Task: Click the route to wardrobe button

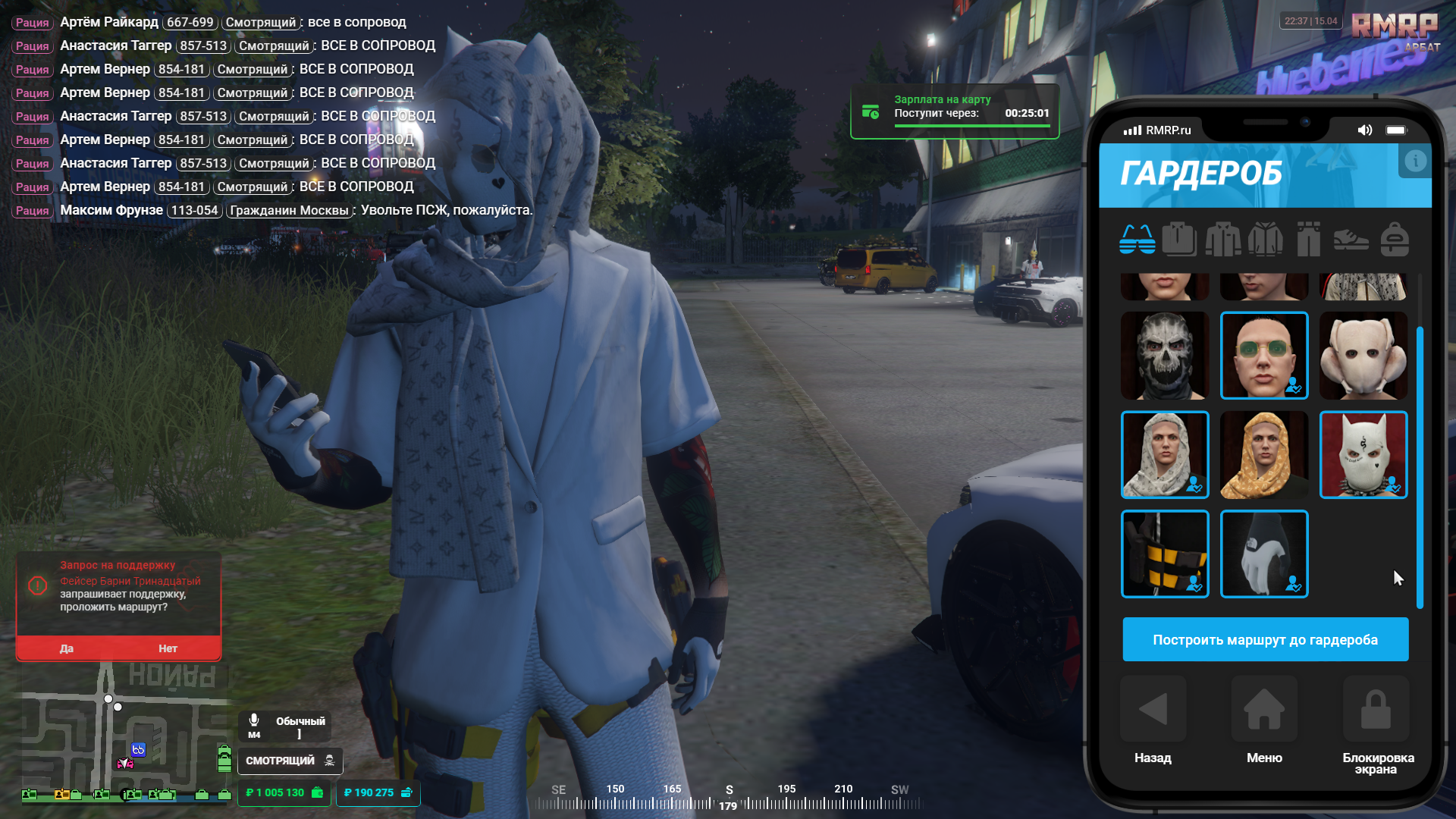Action: click(x=1265, y=639)
